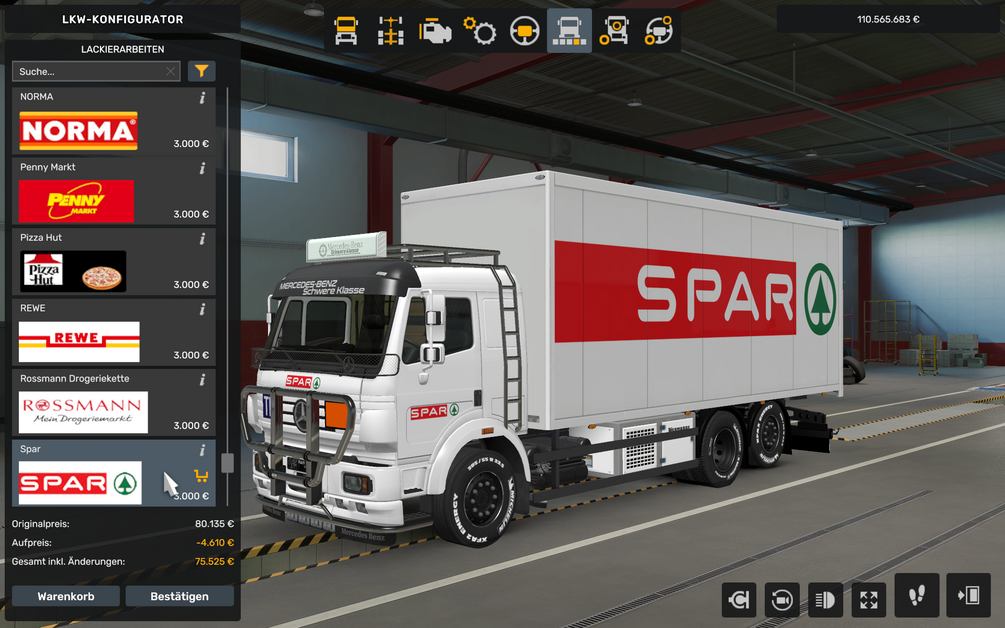The width and height of the screenshot is (1005, 628).
Task: Add the Spar paint to cart
Action: (201, 476)
